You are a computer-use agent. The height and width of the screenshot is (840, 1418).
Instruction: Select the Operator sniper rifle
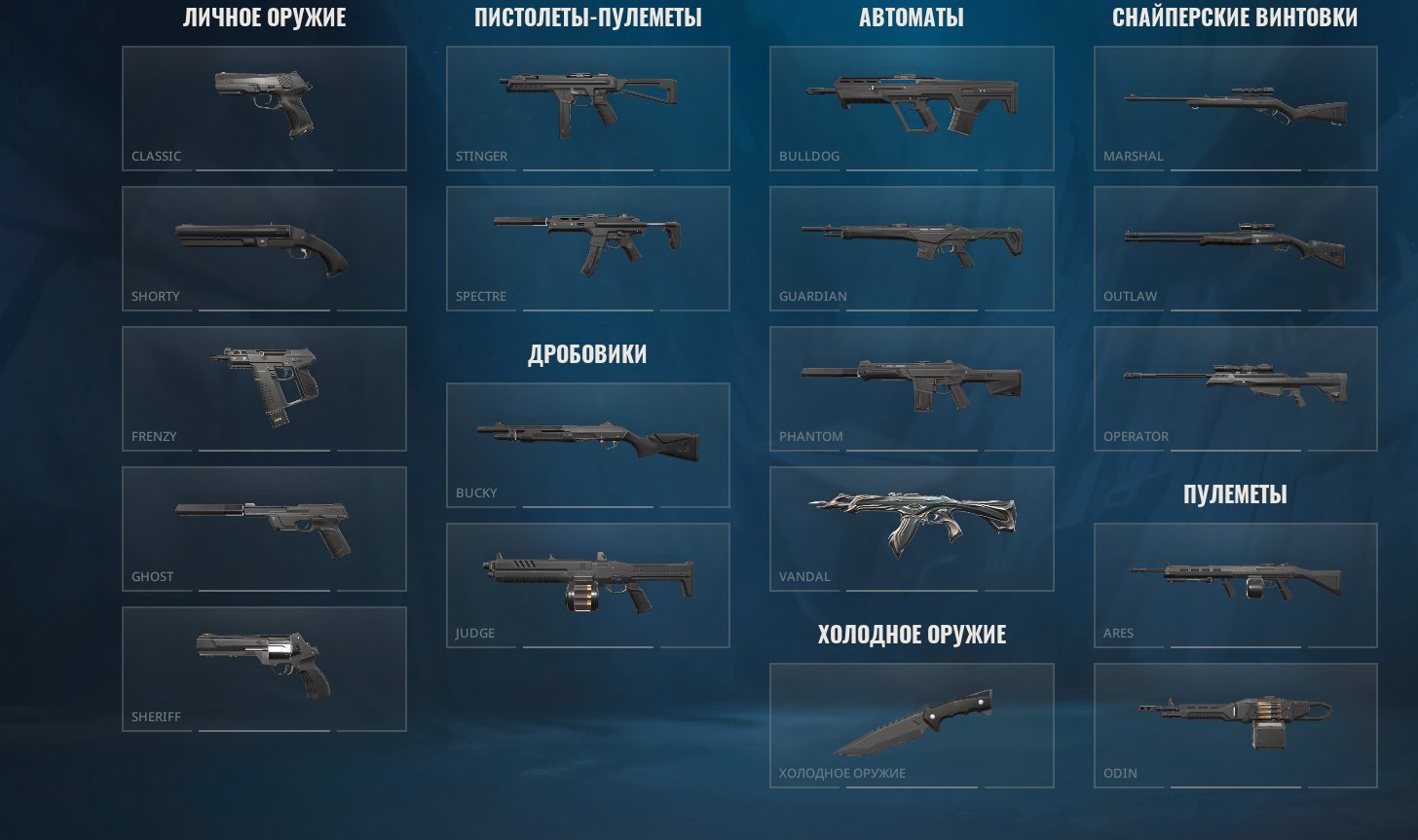click(x=1235, y=389)
